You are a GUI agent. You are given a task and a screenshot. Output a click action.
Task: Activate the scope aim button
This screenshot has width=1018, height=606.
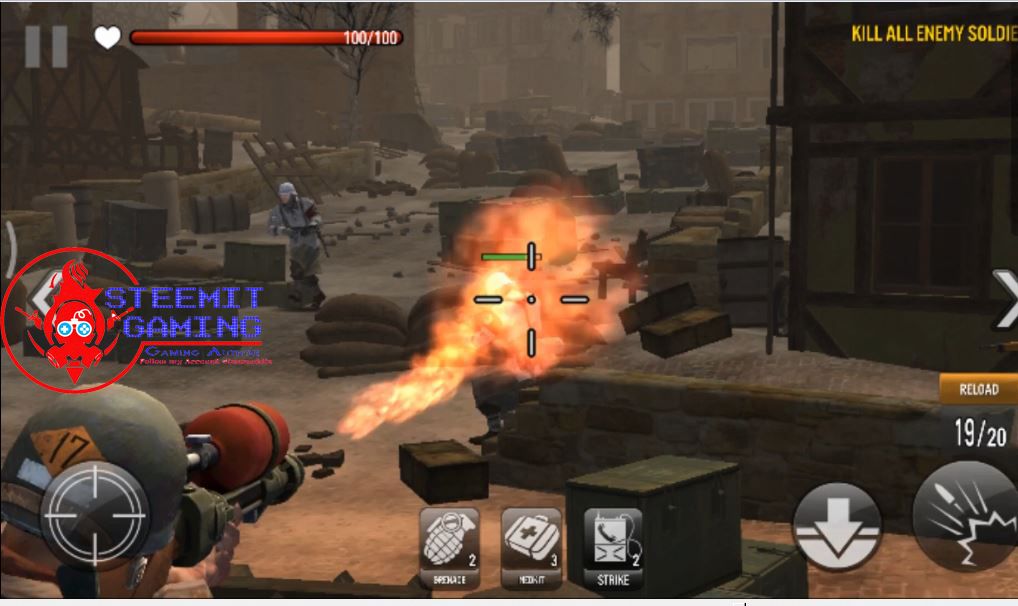coord(94,515)
